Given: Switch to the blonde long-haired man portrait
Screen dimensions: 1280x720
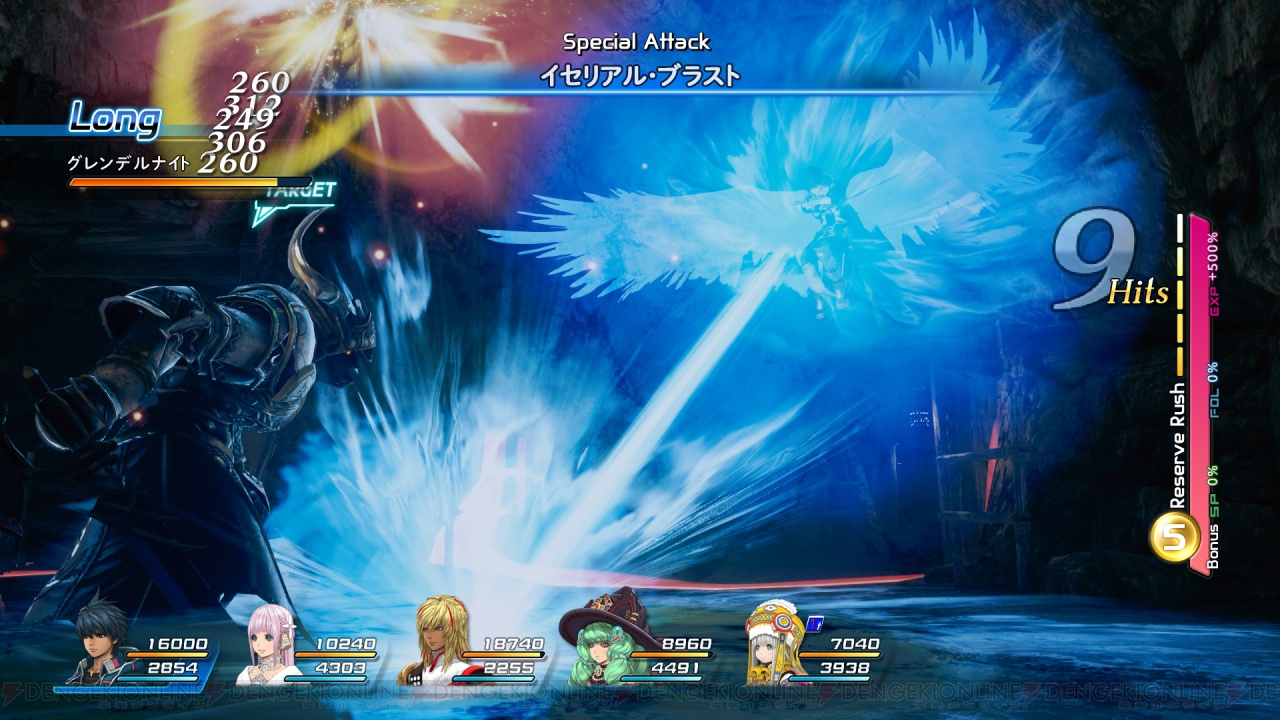Looking at the screenshot, I should tap(436, 645).
